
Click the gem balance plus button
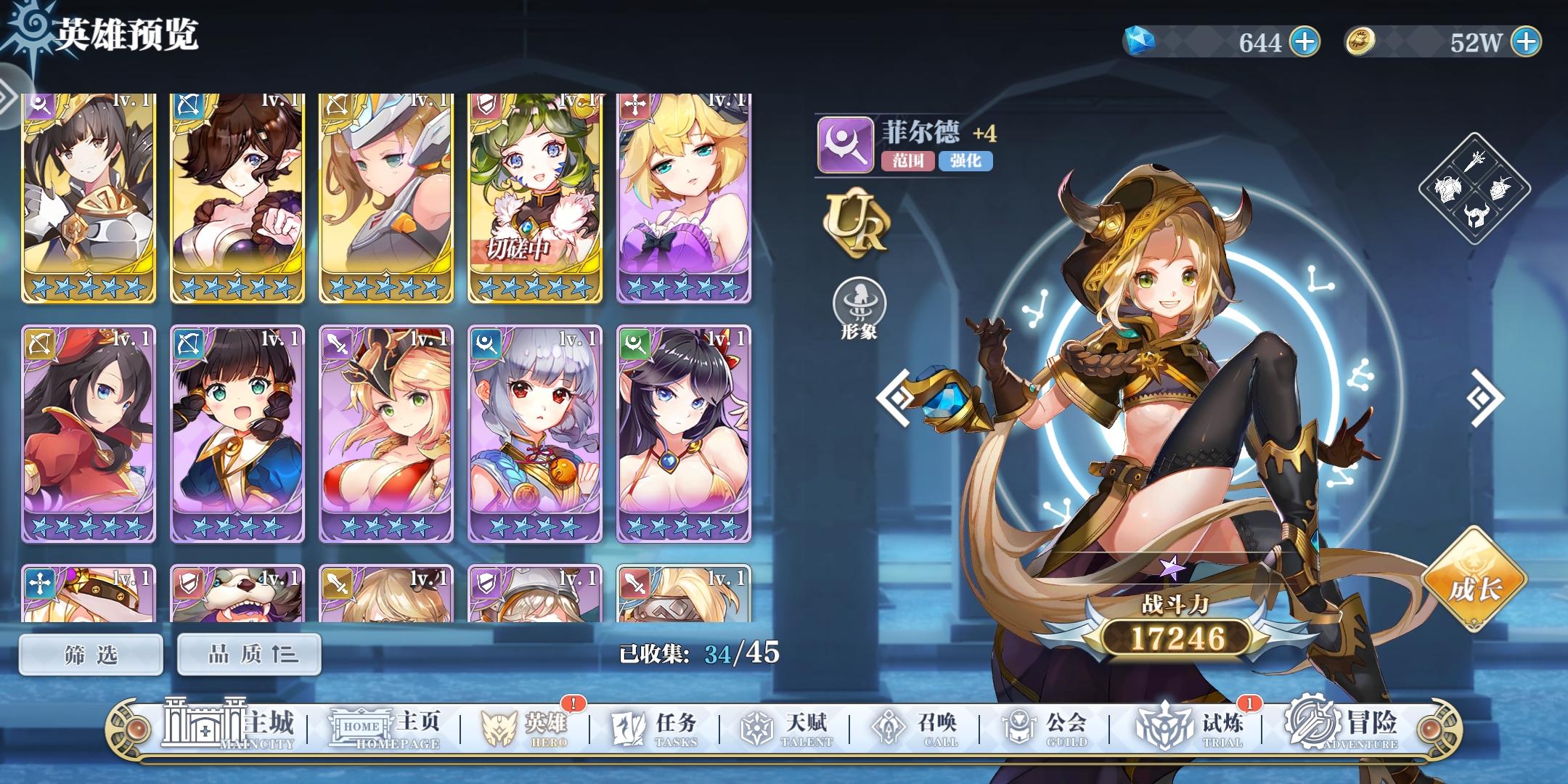(x=1306, y=42)
